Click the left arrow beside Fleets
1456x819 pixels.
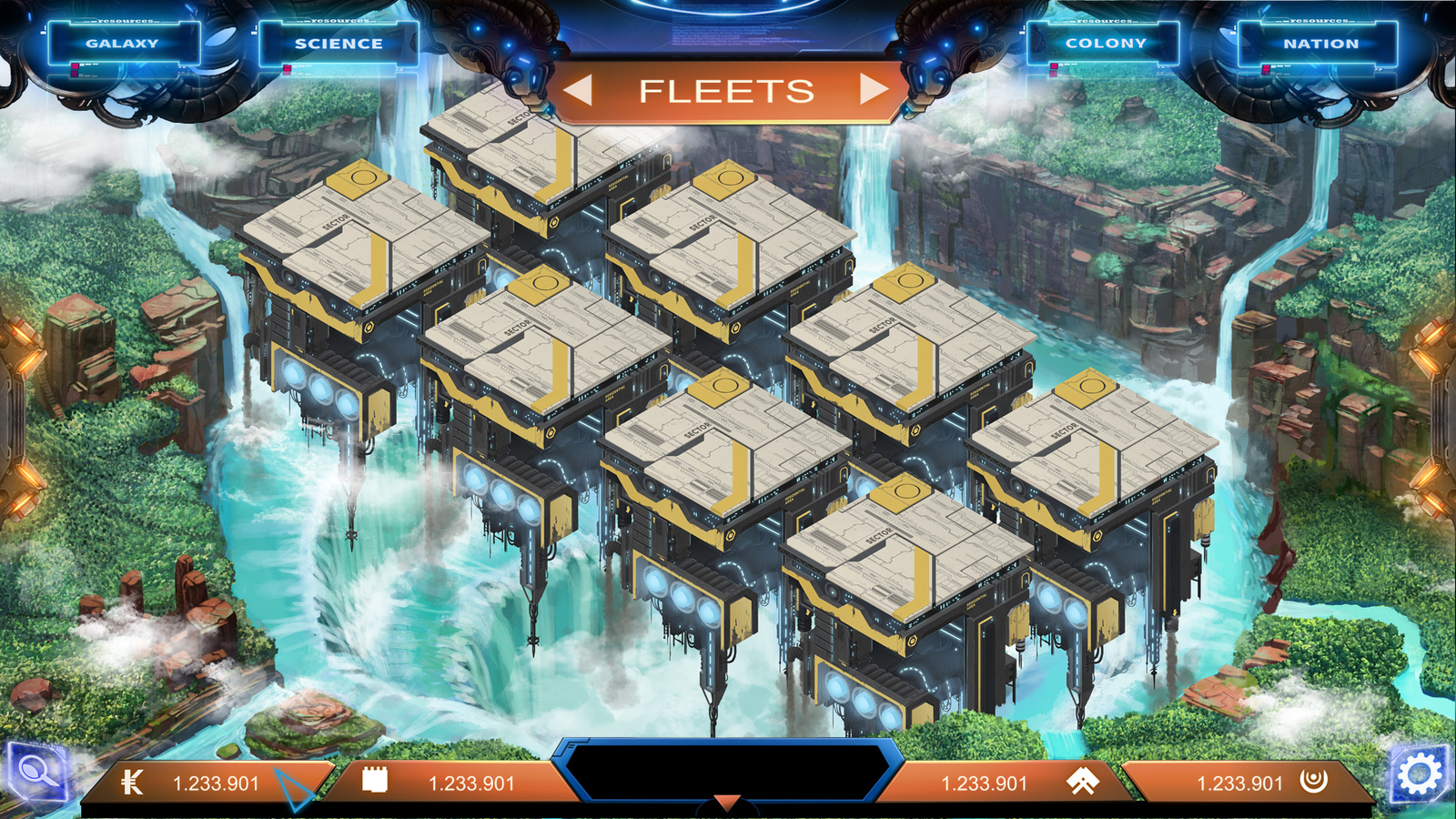coord(579,90)
